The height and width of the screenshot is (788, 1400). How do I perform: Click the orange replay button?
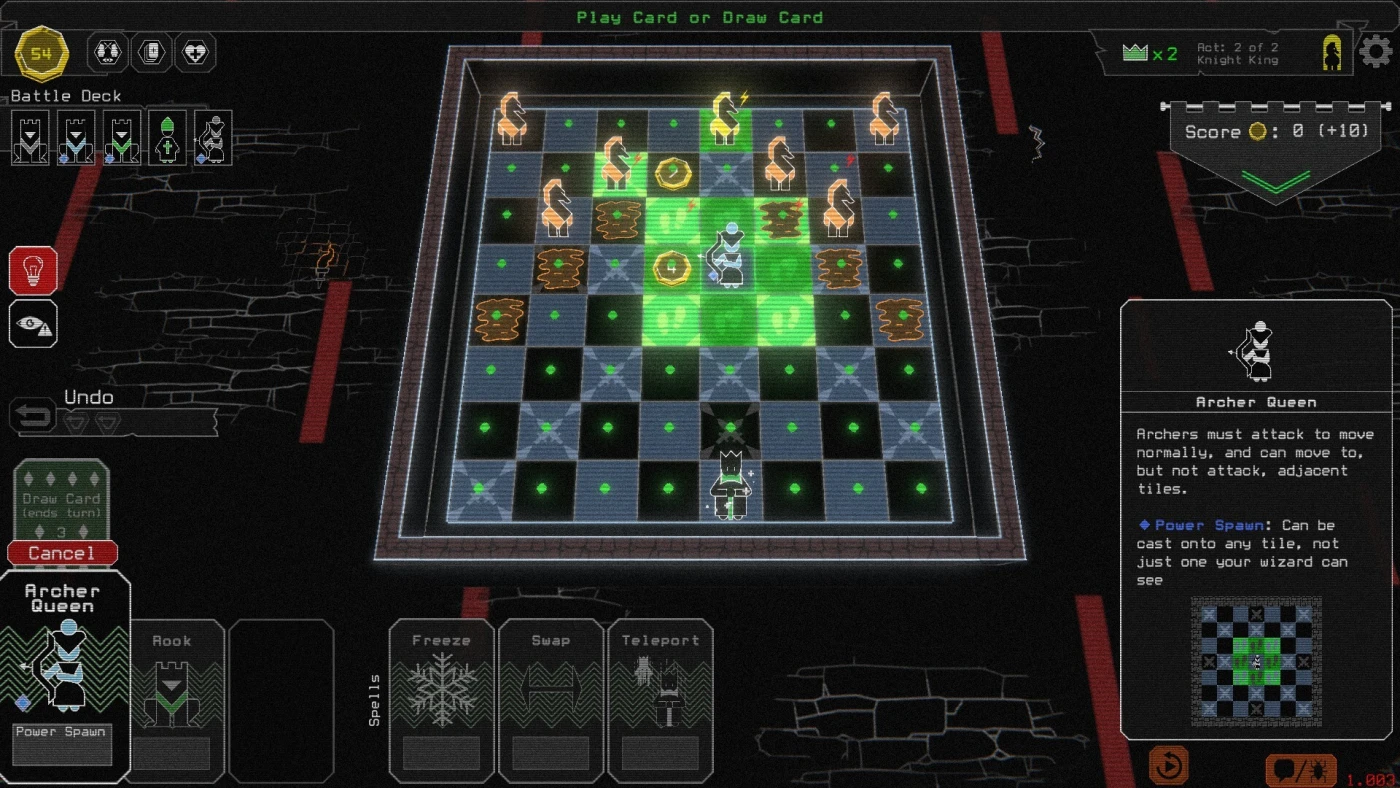pos(1167,766)
